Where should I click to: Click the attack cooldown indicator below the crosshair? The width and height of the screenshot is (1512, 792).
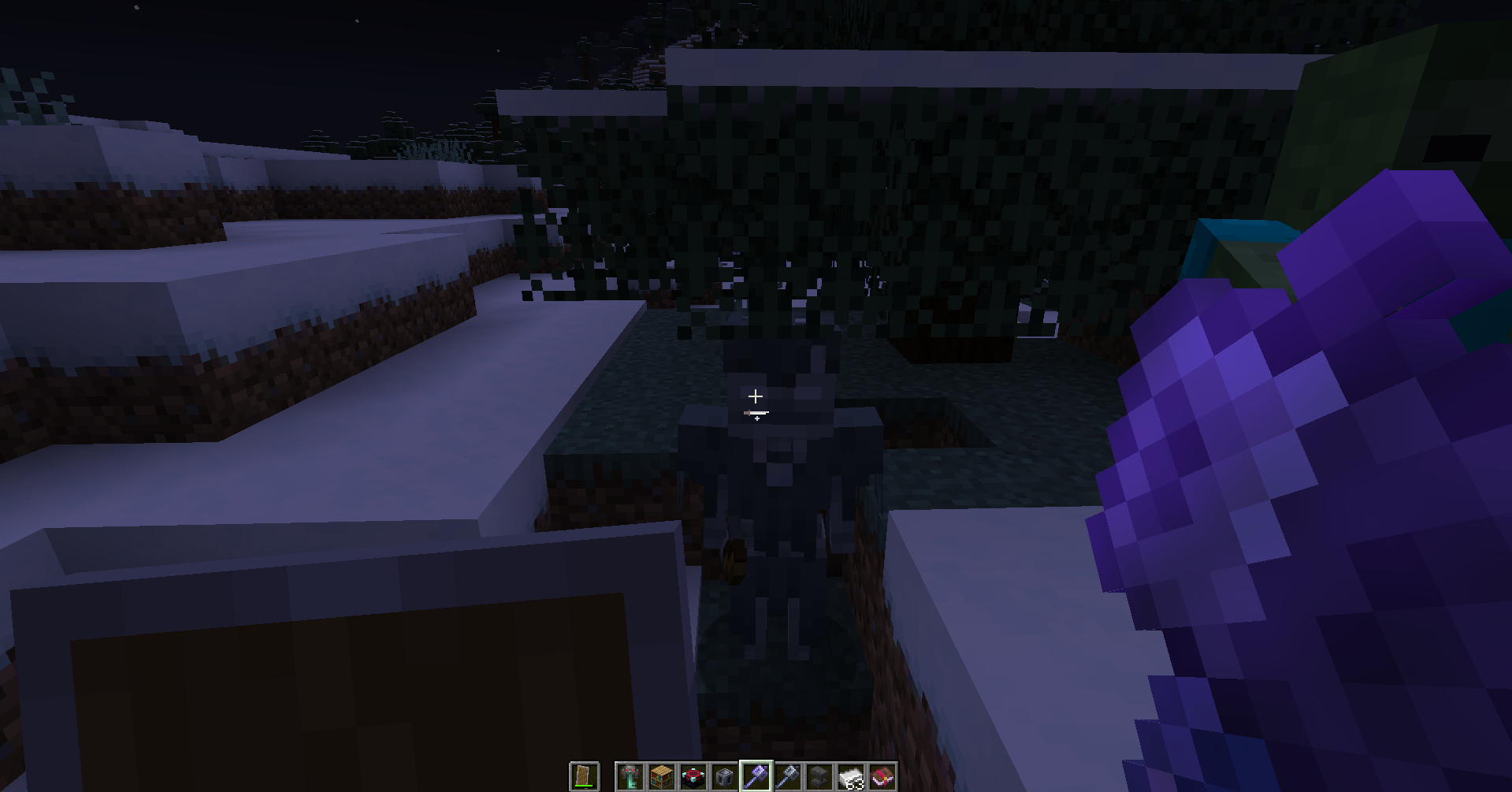[x=756, y=413]
